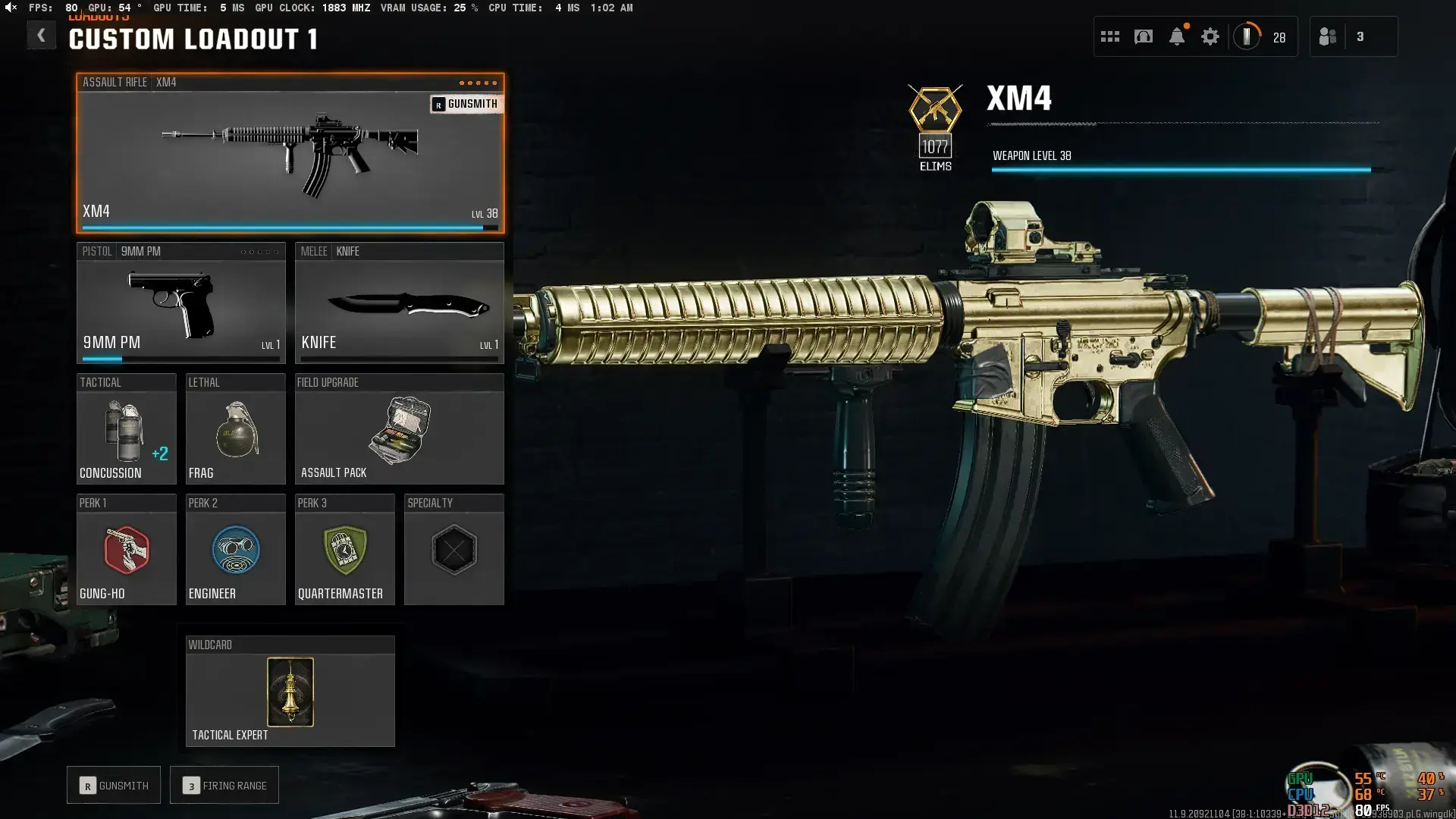Select the Concussion tactical grenade
Image resolution: width=1456 pixels, height=819 pixels.
pyautogui.click(x=126, y=428)
